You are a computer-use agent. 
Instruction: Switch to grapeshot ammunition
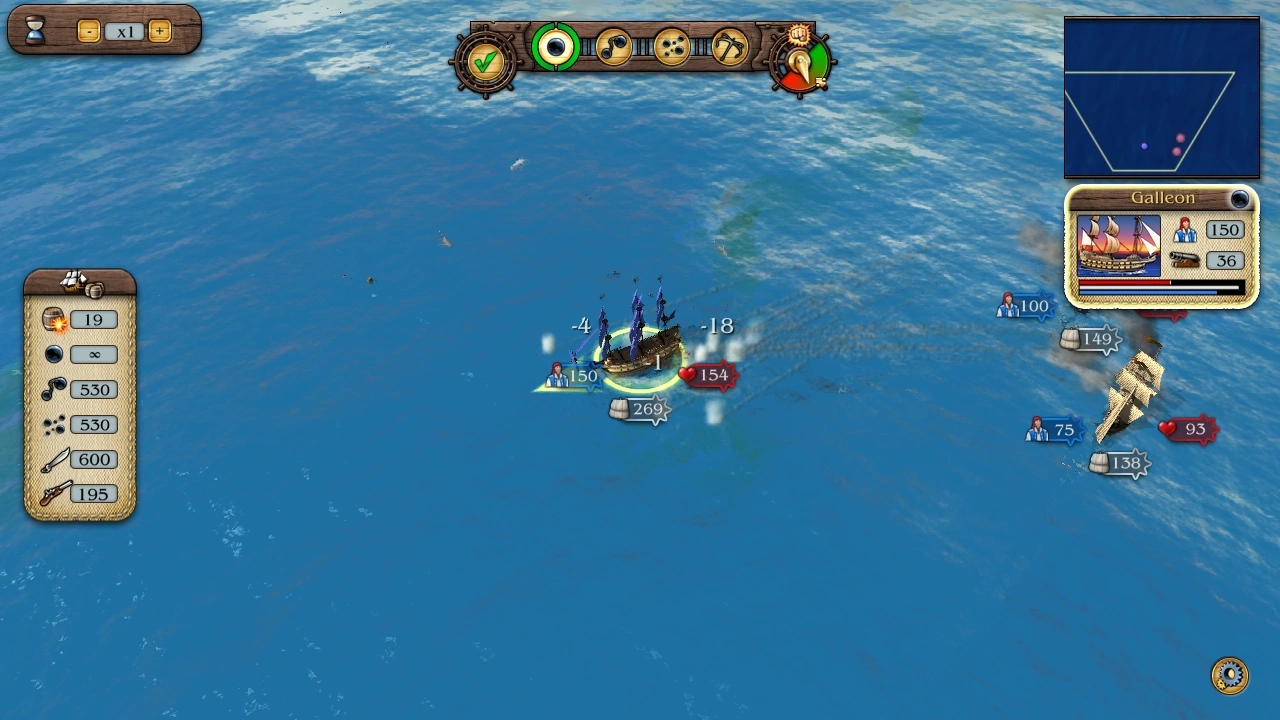[x=671, y=47]
